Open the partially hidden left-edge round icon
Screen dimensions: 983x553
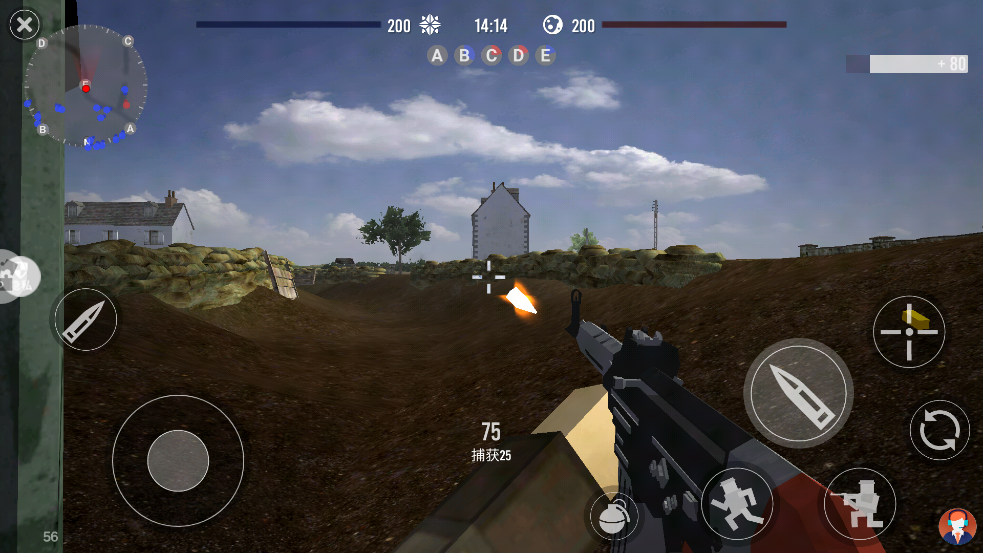(18, 276)
